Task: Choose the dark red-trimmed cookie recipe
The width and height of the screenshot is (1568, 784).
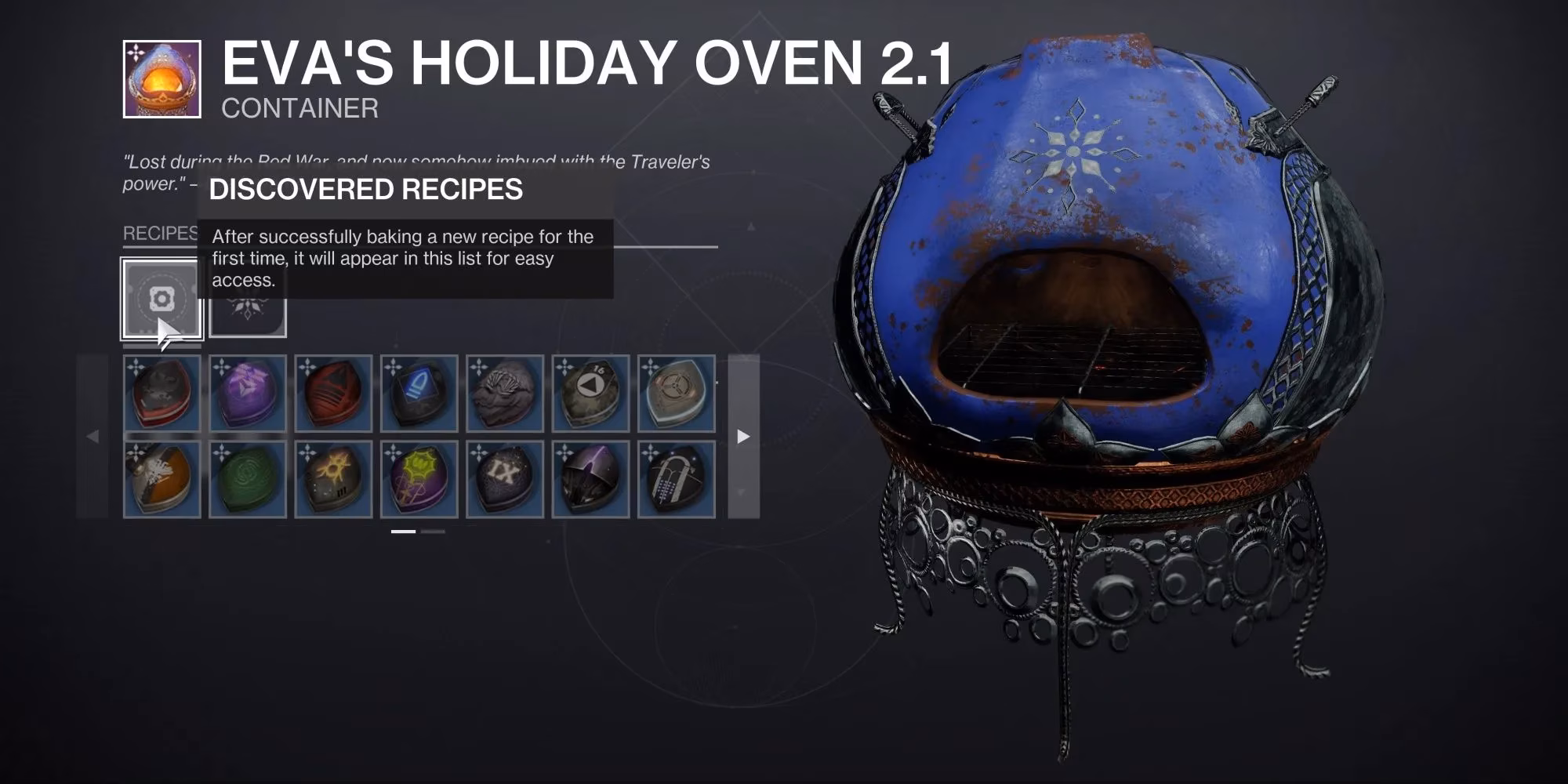Action: click(162, 393)
